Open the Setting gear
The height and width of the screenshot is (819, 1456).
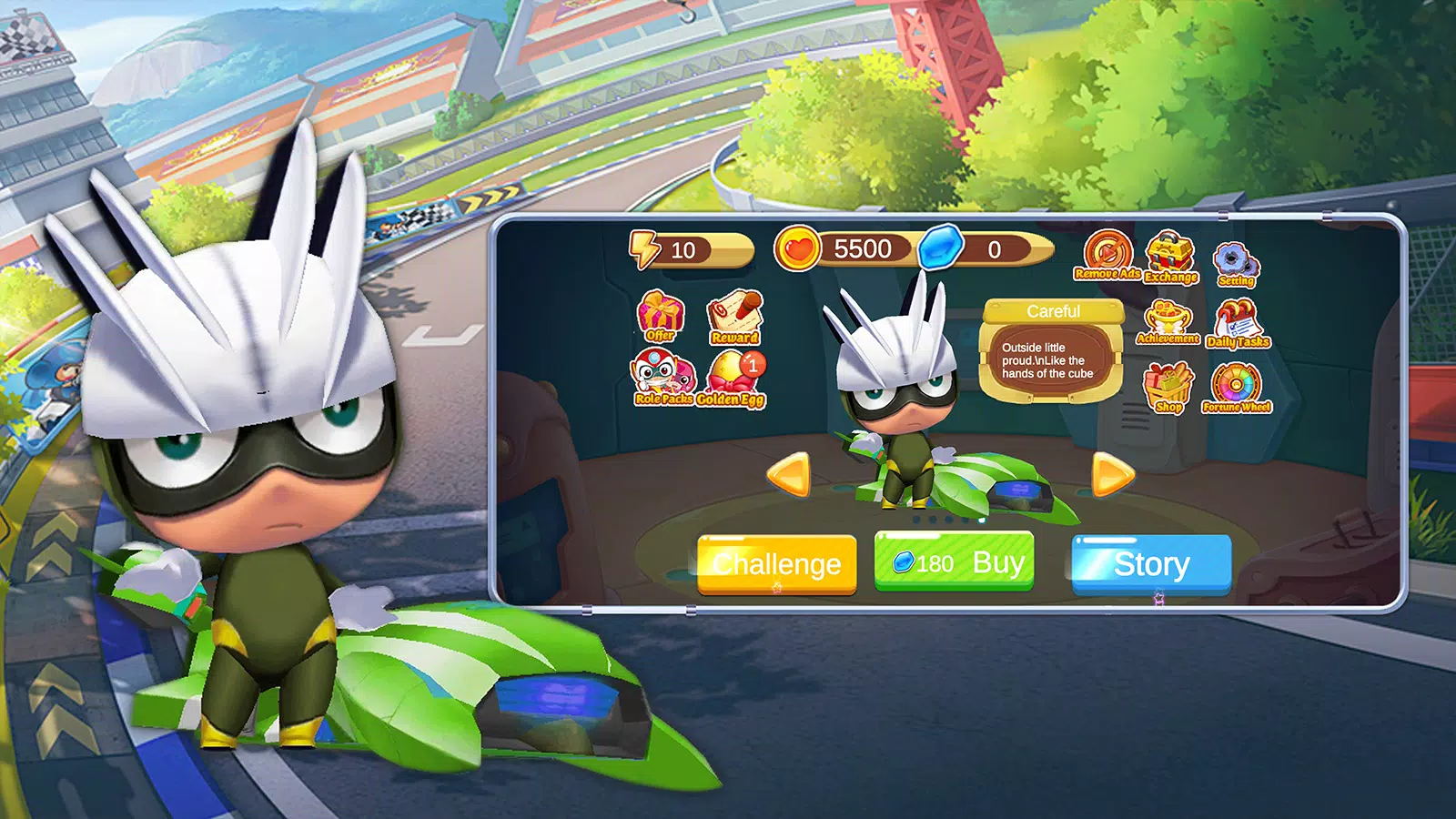1236,264
